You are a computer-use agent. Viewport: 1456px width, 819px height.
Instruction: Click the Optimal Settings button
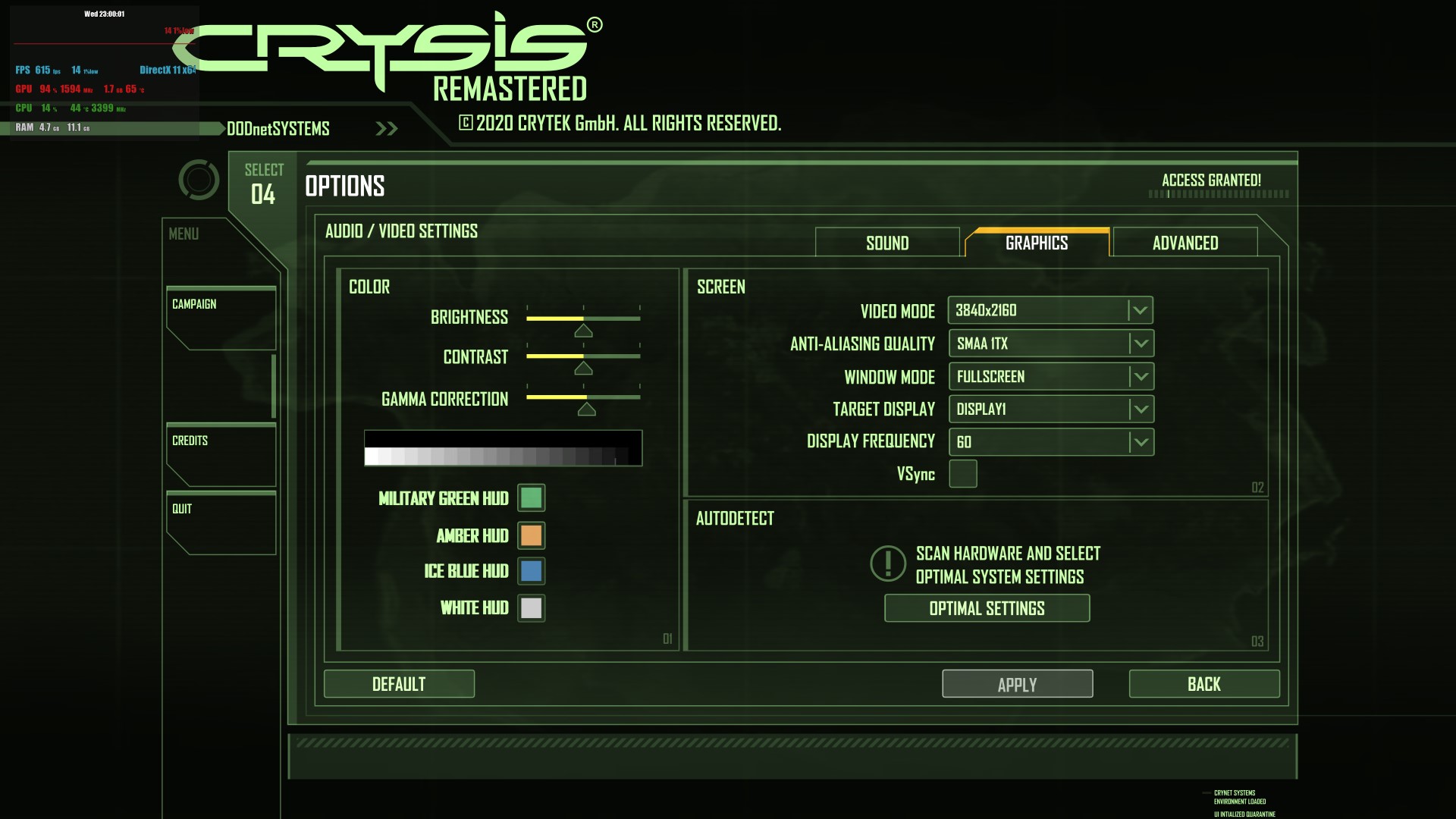pos(987,608)
